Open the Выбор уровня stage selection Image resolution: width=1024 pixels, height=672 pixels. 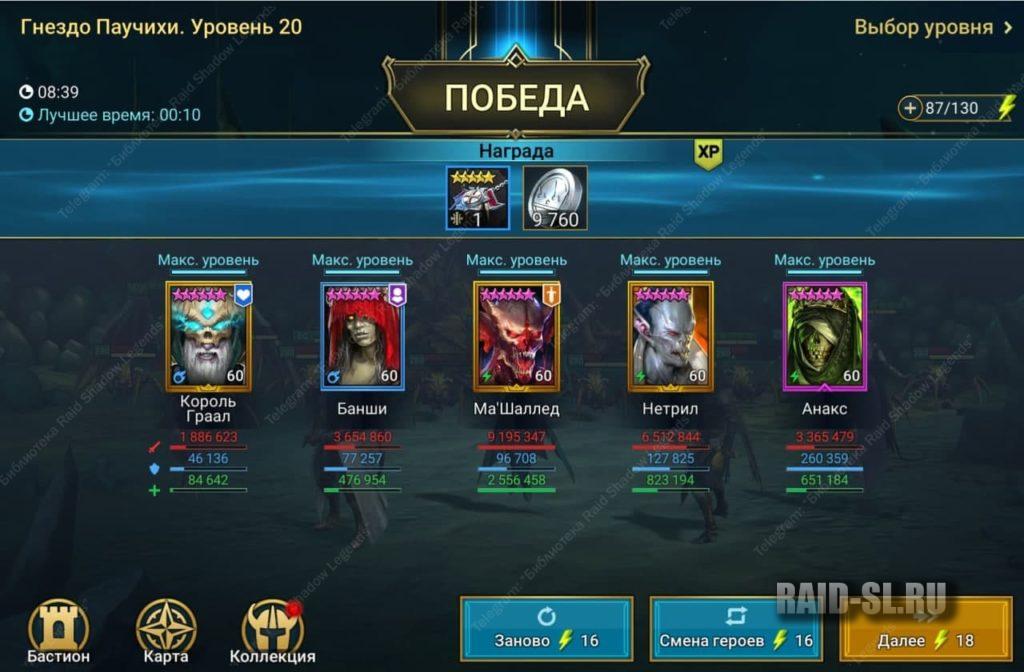click(x=932, y=27)
